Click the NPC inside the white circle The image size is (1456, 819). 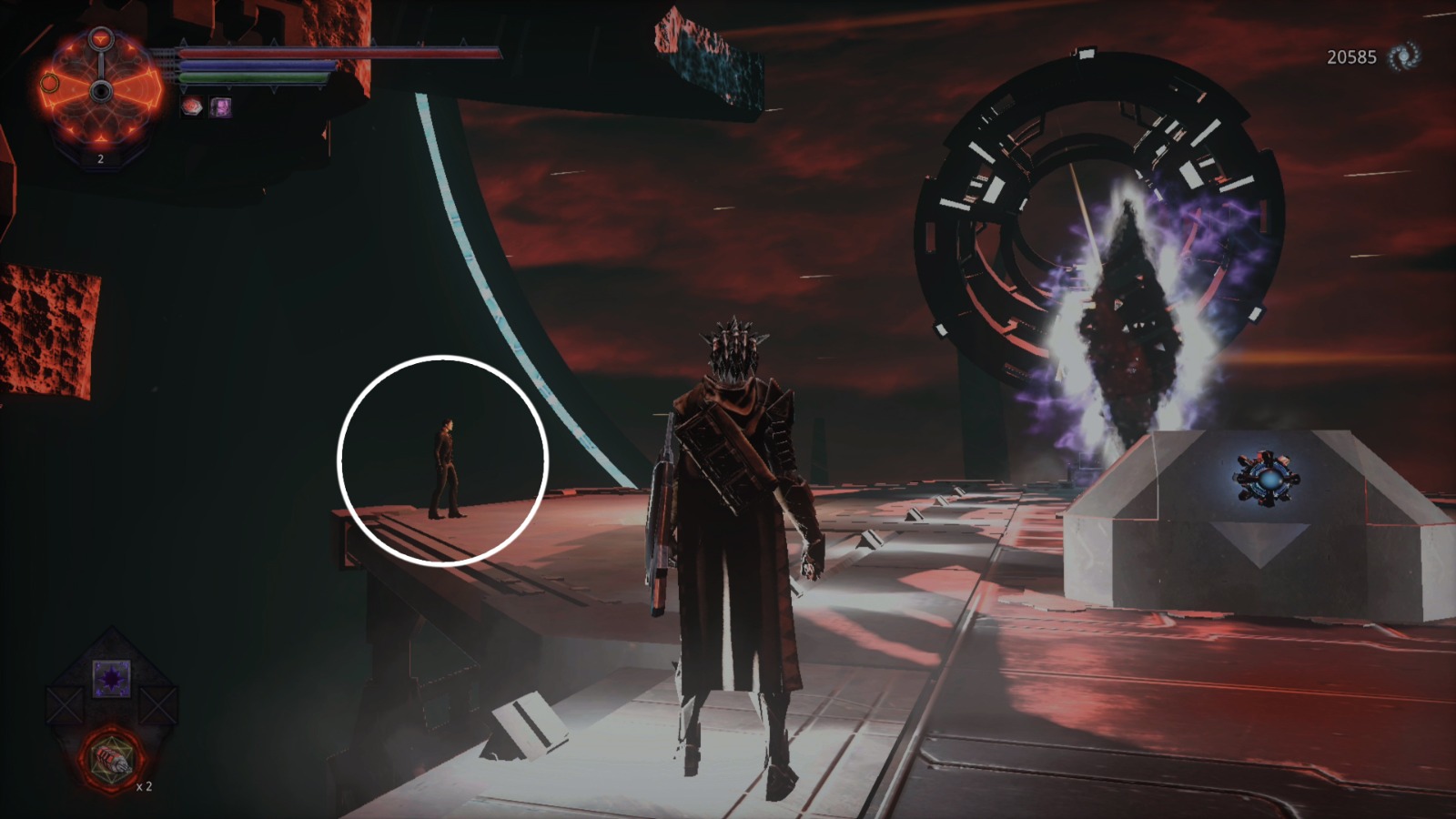point(446,469)
